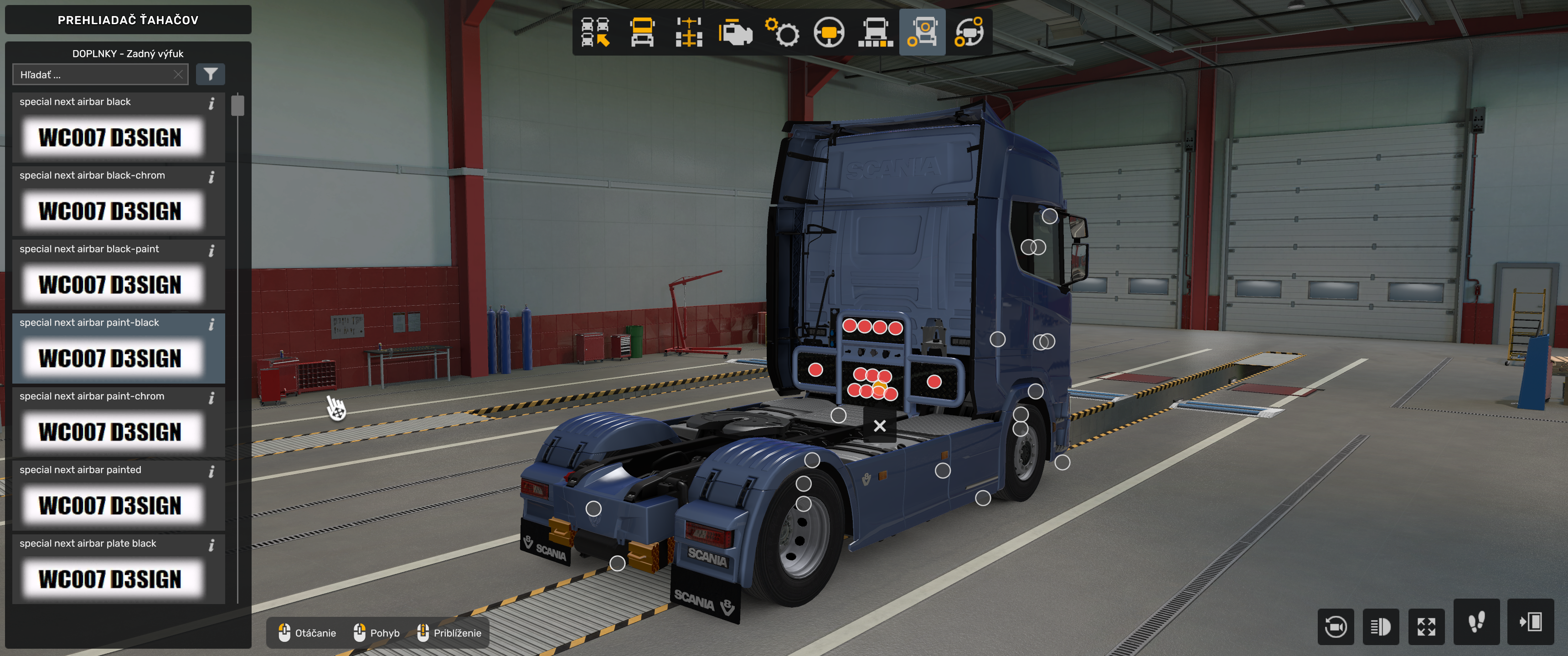The image size is (1568, 656).
Task: Toggle the accessory list filter
Action: 210,74
